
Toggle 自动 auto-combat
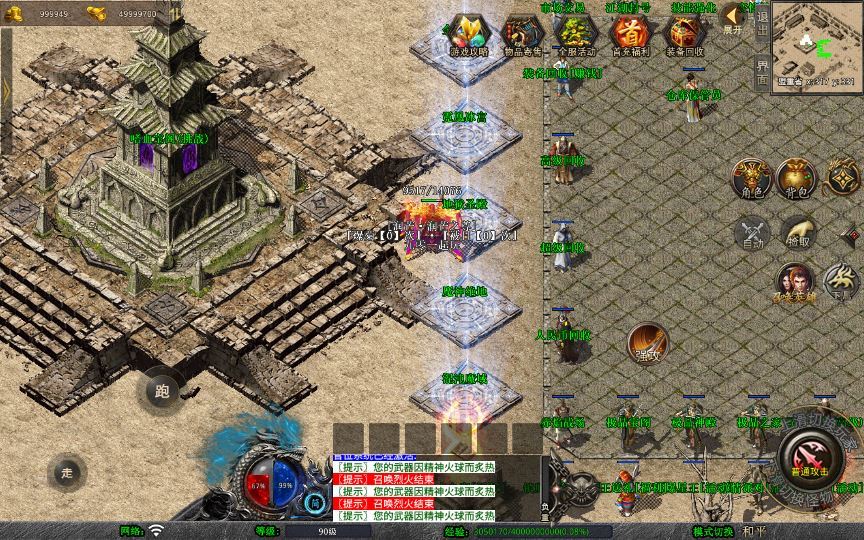pyautogui.click(x=752, y=234)
